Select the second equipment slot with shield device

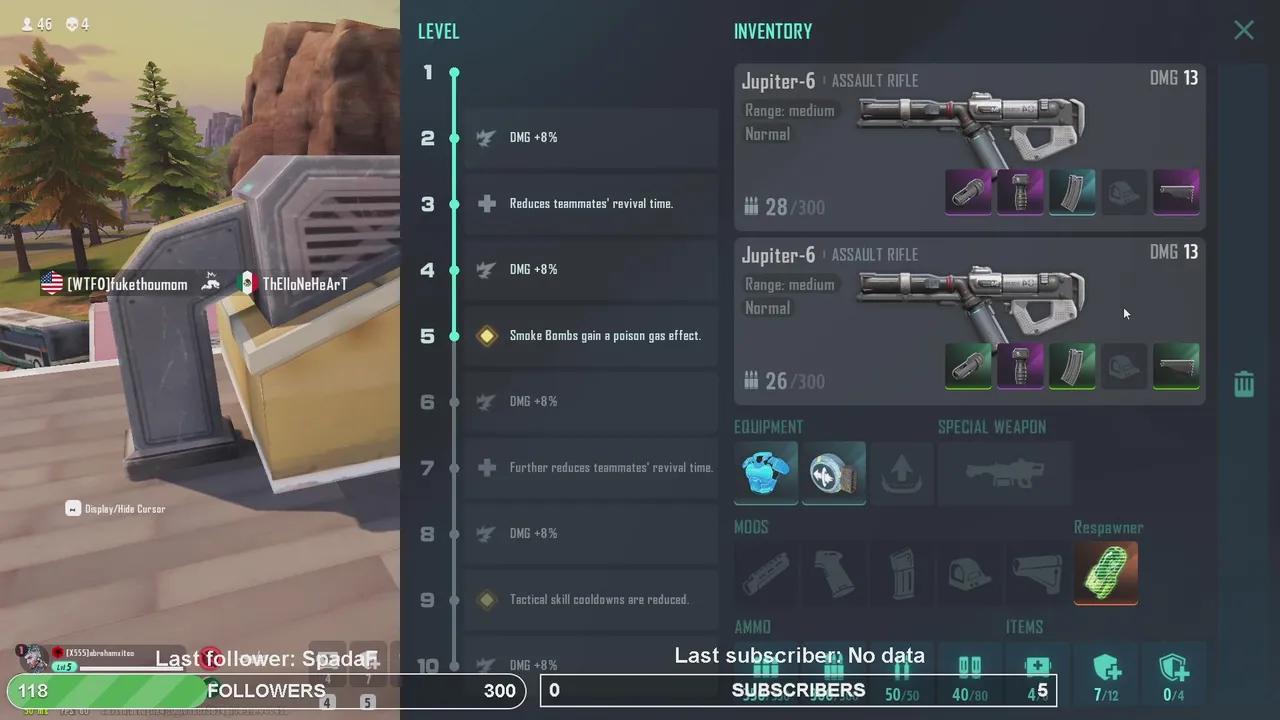pyautogui.click(x=833, y=472)
